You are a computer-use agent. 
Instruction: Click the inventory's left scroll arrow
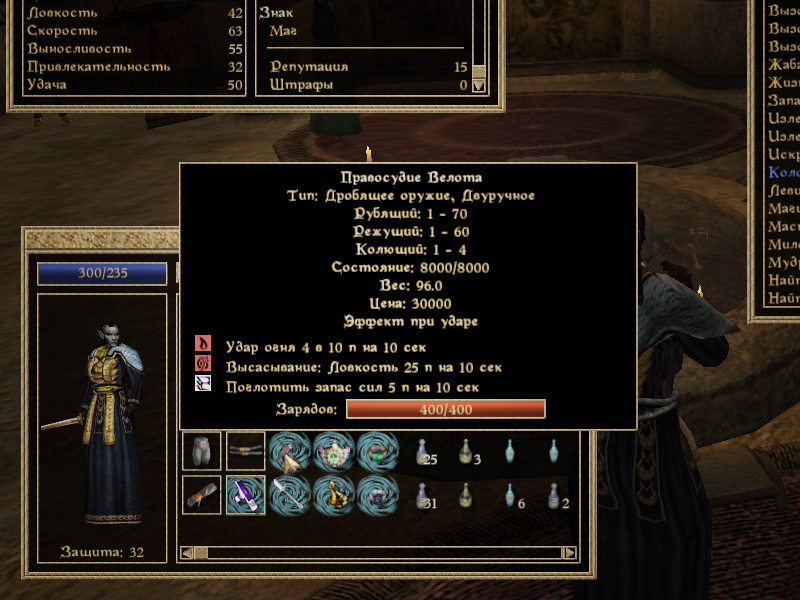coord(186,552)
